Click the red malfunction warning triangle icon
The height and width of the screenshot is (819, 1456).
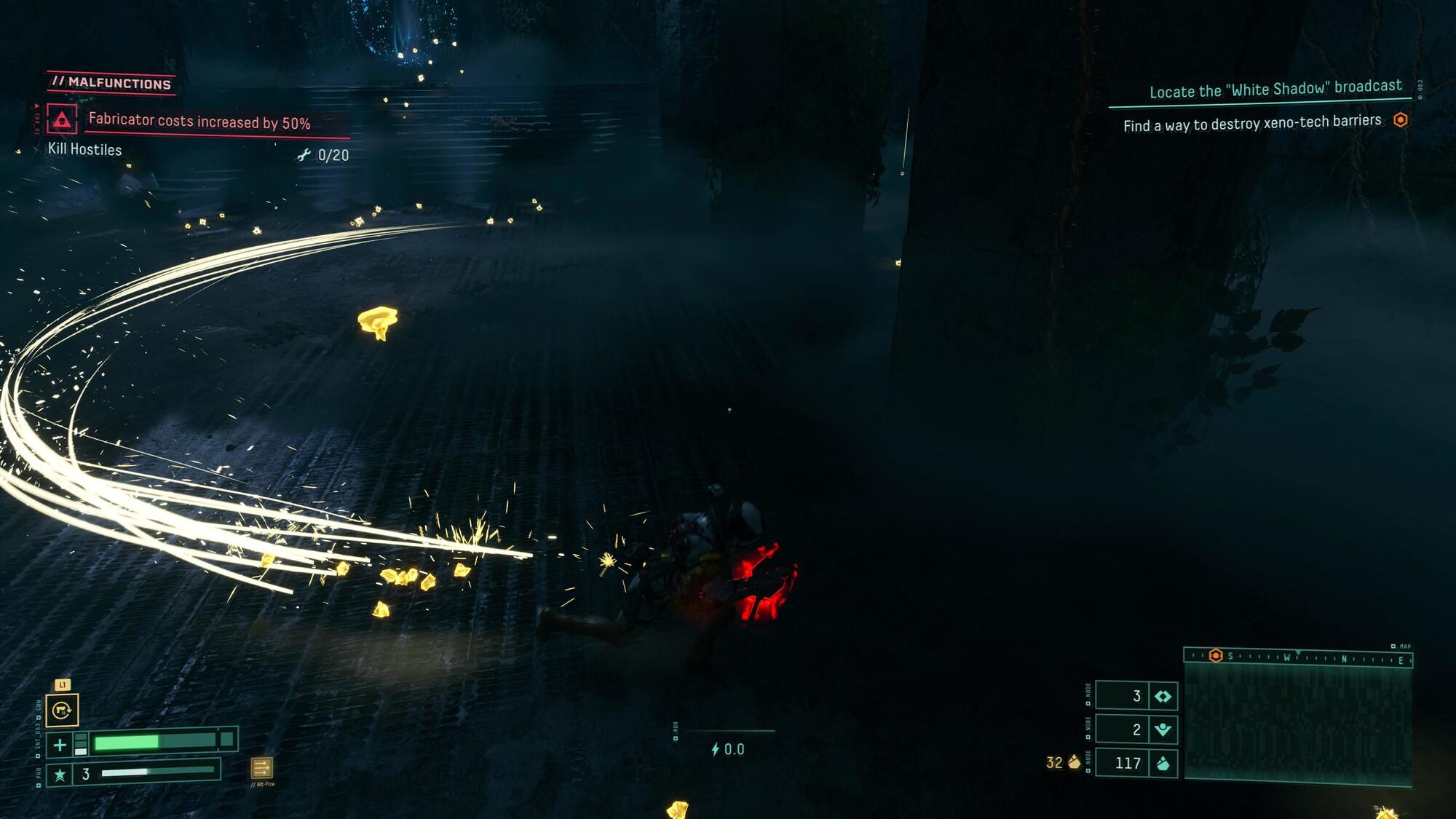point(62,119)
